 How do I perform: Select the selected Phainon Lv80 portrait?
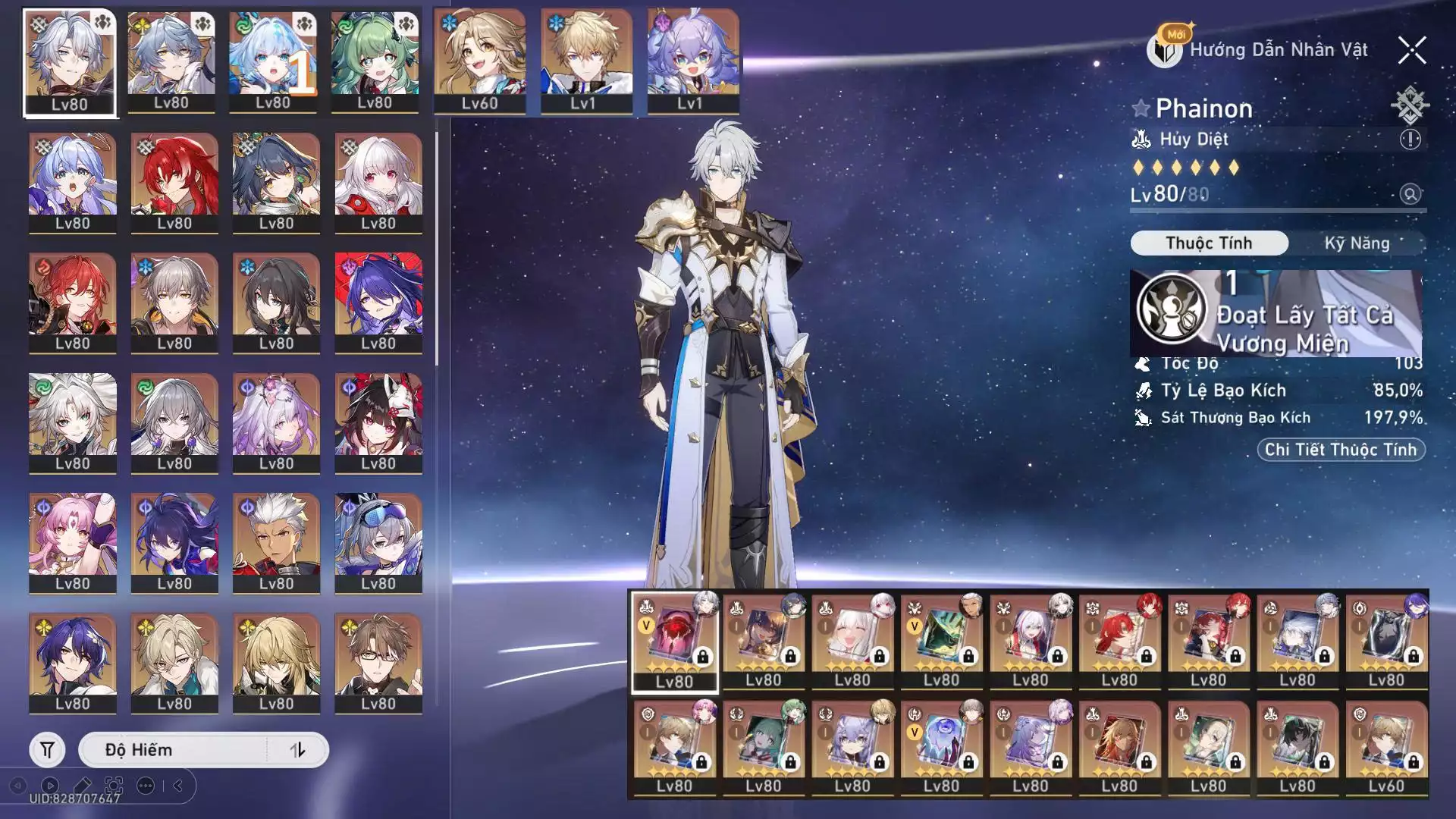[70, 62]
